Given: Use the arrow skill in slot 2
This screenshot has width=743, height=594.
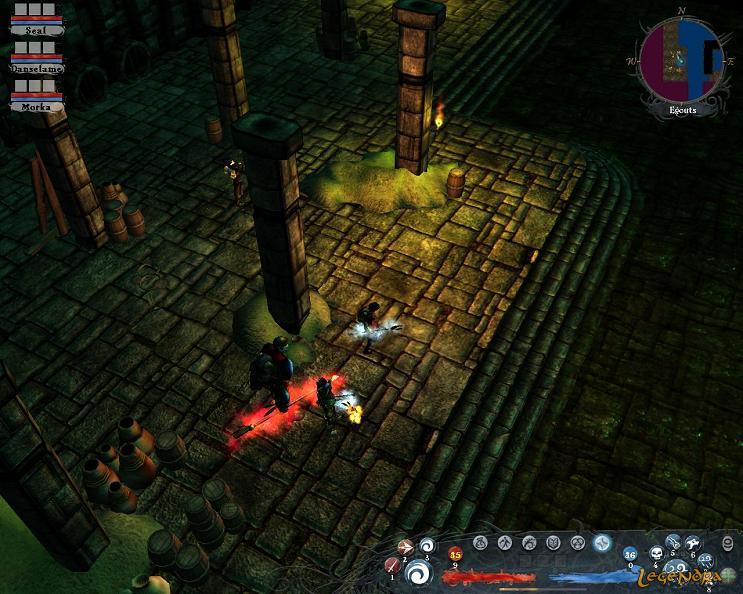Looking at the screenshot, I should (406, 547).
